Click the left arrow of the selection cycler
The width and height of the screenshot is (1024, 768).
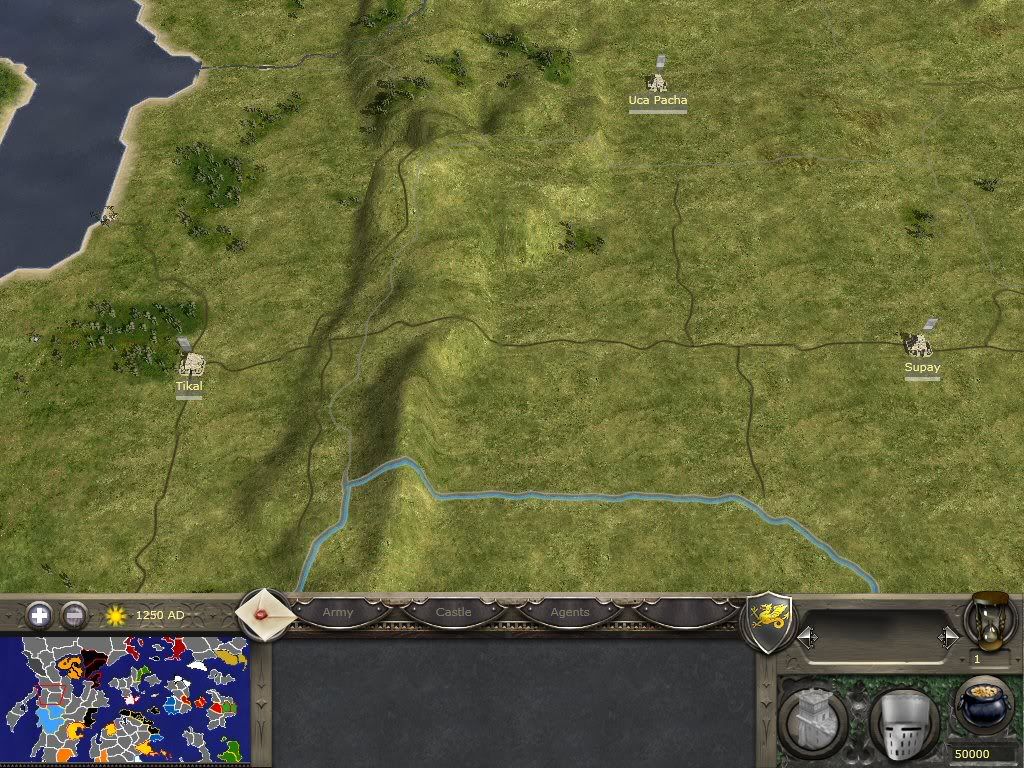[805, 636]
